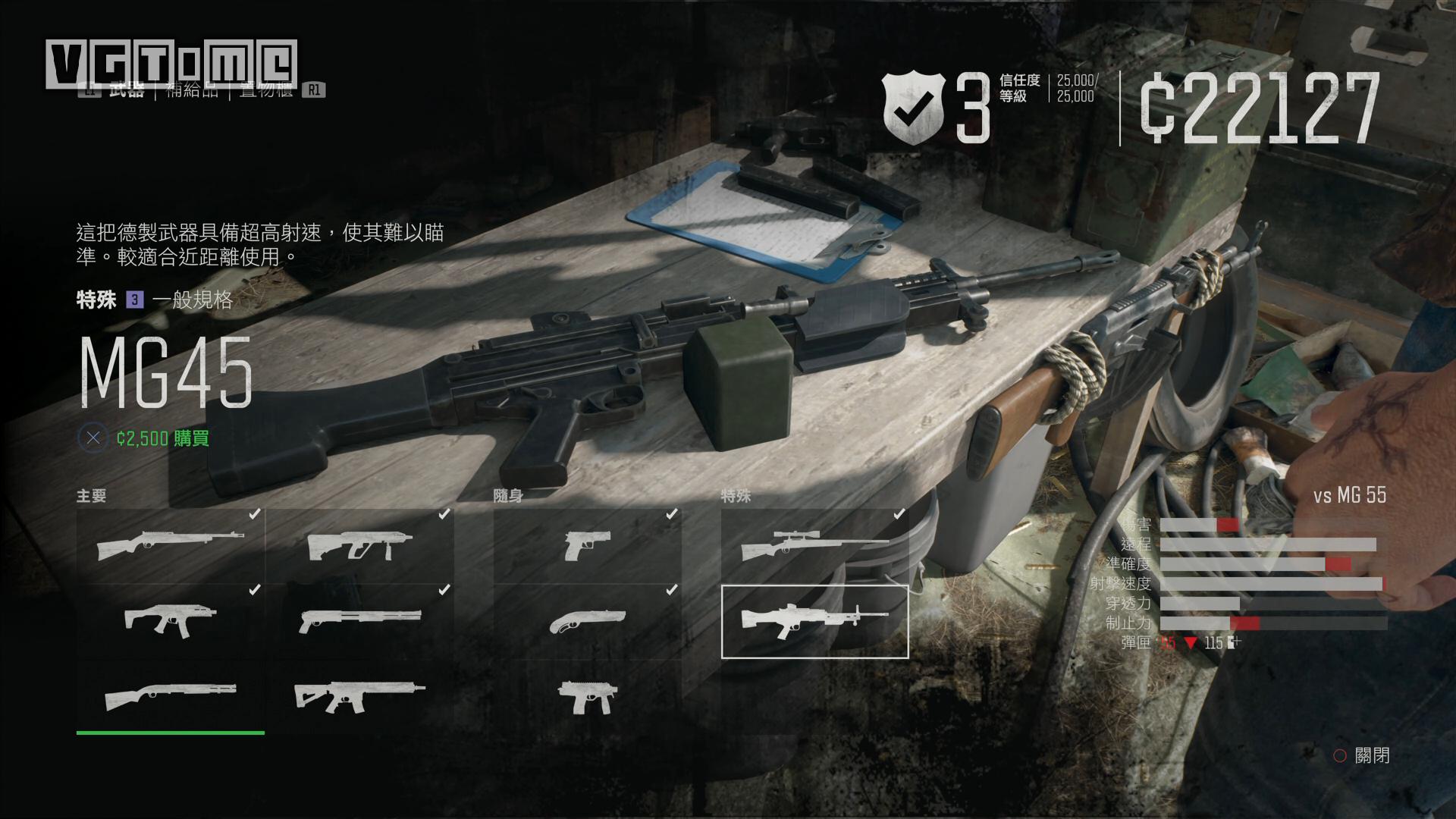
Task: Buy the MG45 for ¢2,500
Action: pyautogui.click(x=162, y=438)
